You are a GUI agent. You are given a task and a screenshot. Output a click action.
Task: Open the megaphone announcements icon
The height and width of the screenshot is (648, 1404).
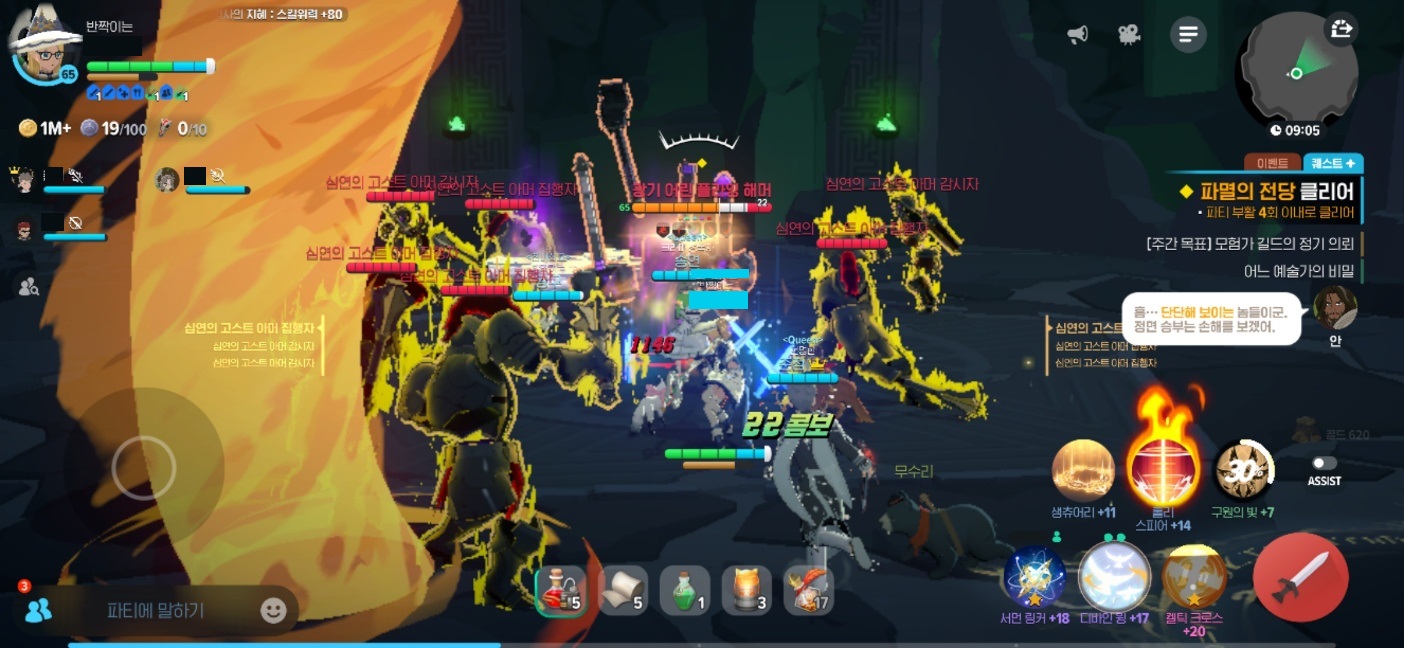click(x=1077, y=35)
